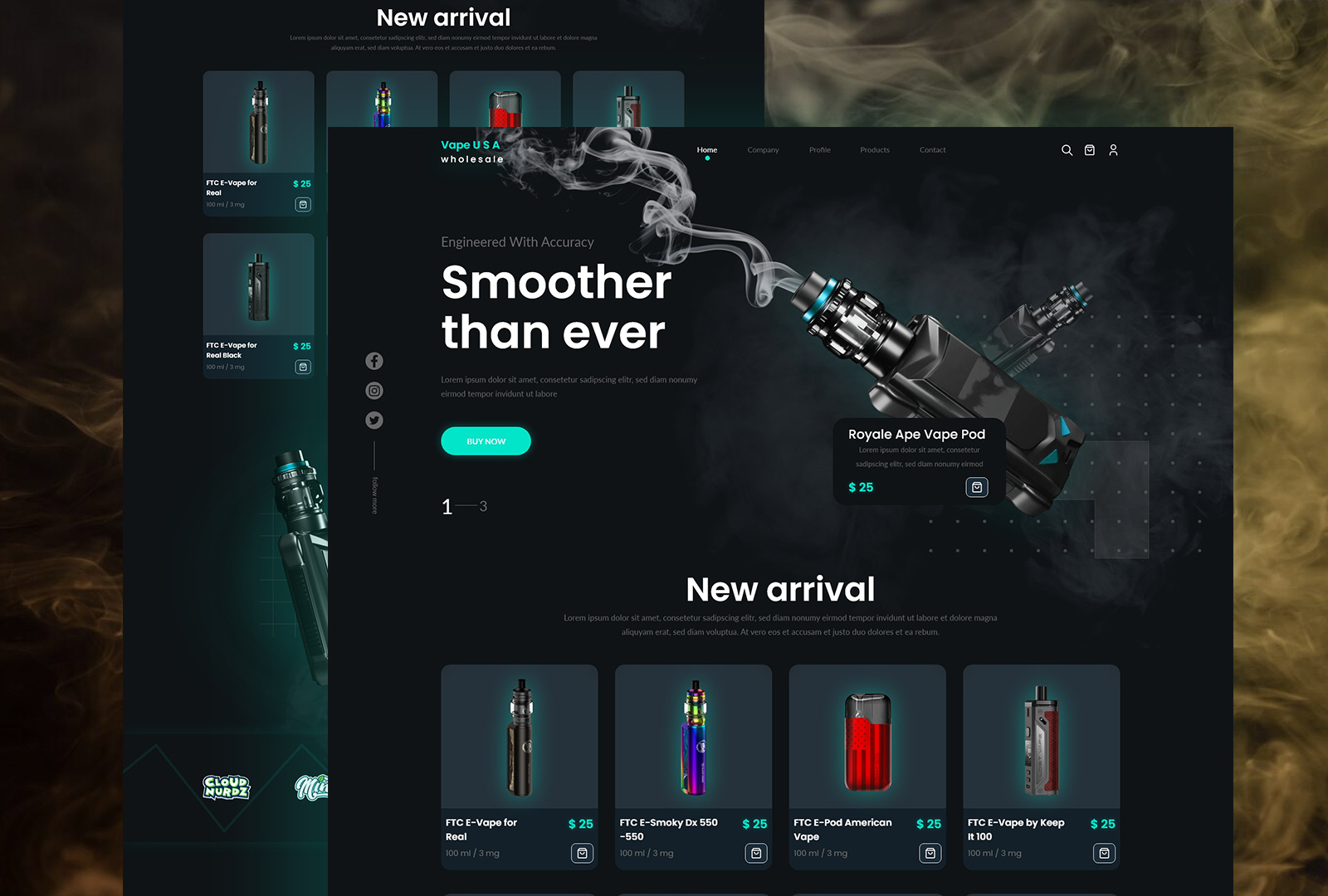Click the Twitter social icon
Viewport: 1328px width, 896px height.
pos(374,420)
